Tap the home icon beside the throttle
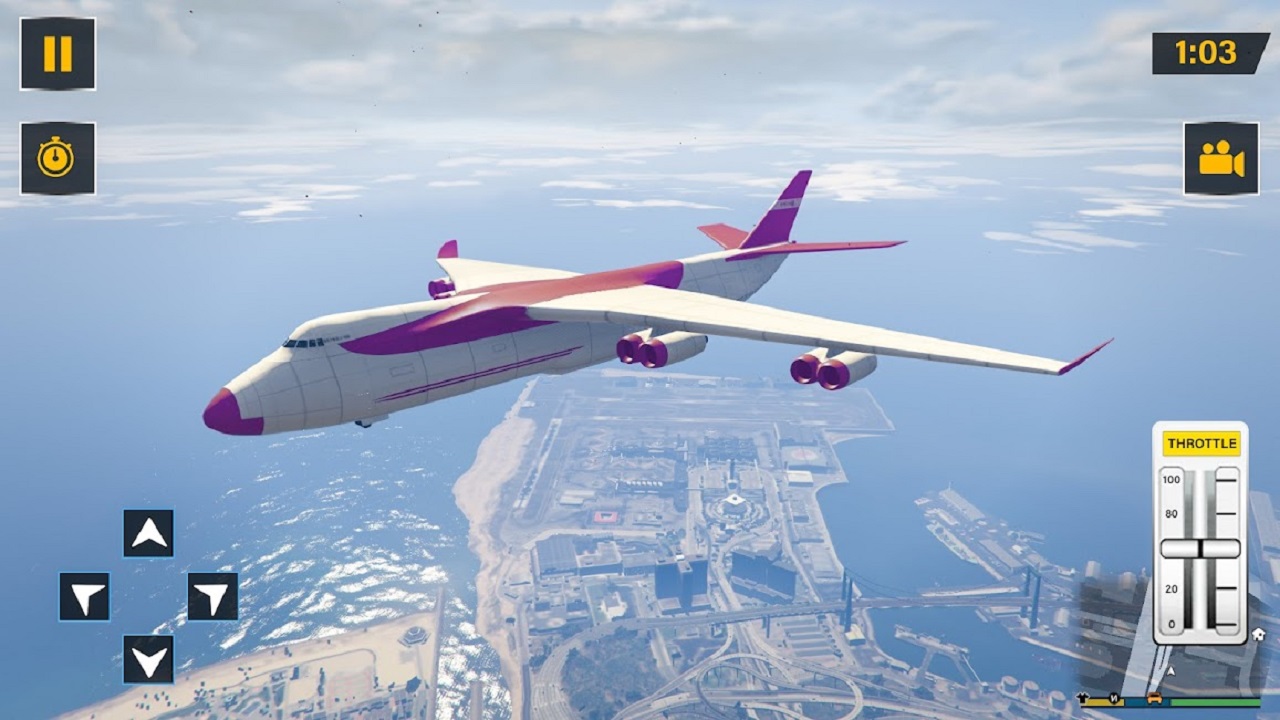This screenshot has height=720, width=1280. point(1259,635)
